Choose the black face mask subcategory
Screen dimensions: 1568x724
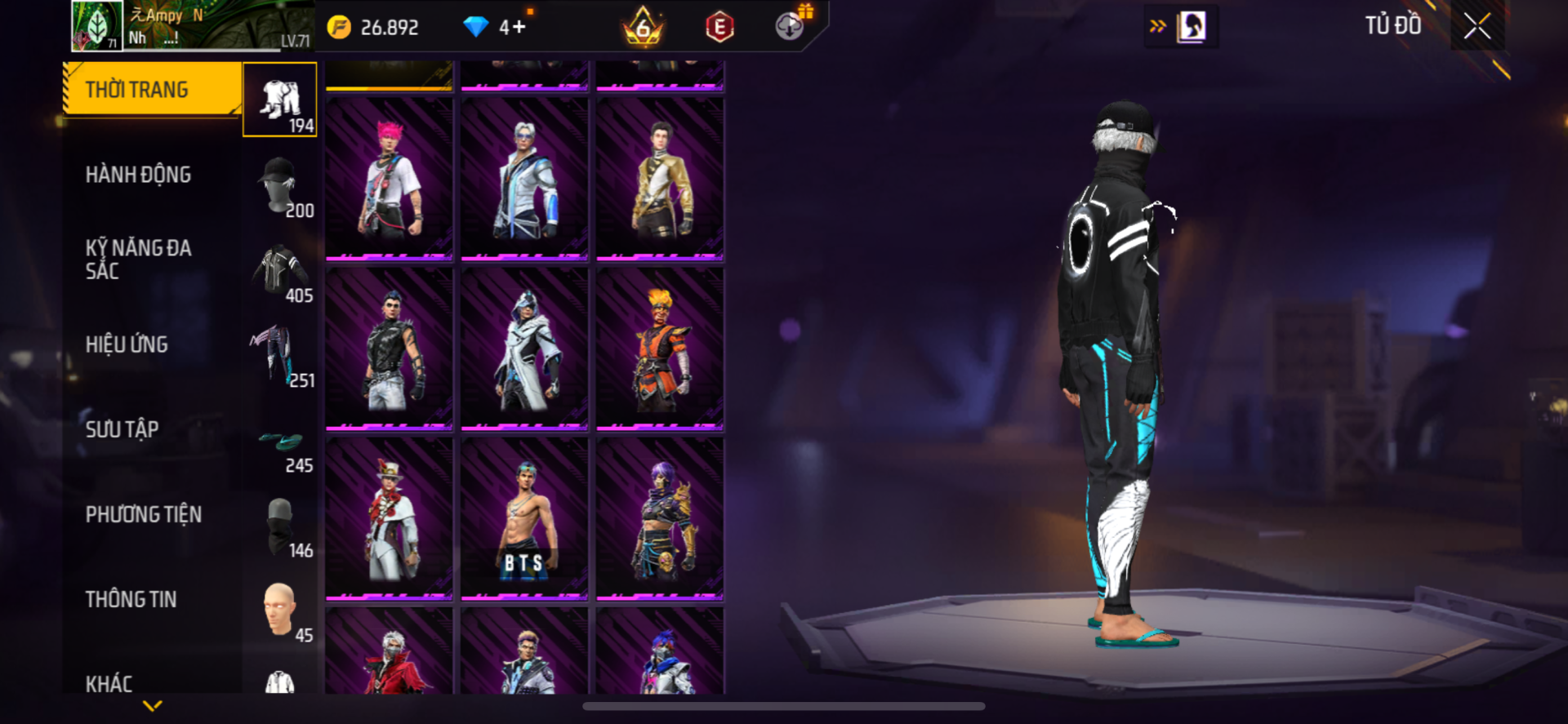[x=280, y=526]
